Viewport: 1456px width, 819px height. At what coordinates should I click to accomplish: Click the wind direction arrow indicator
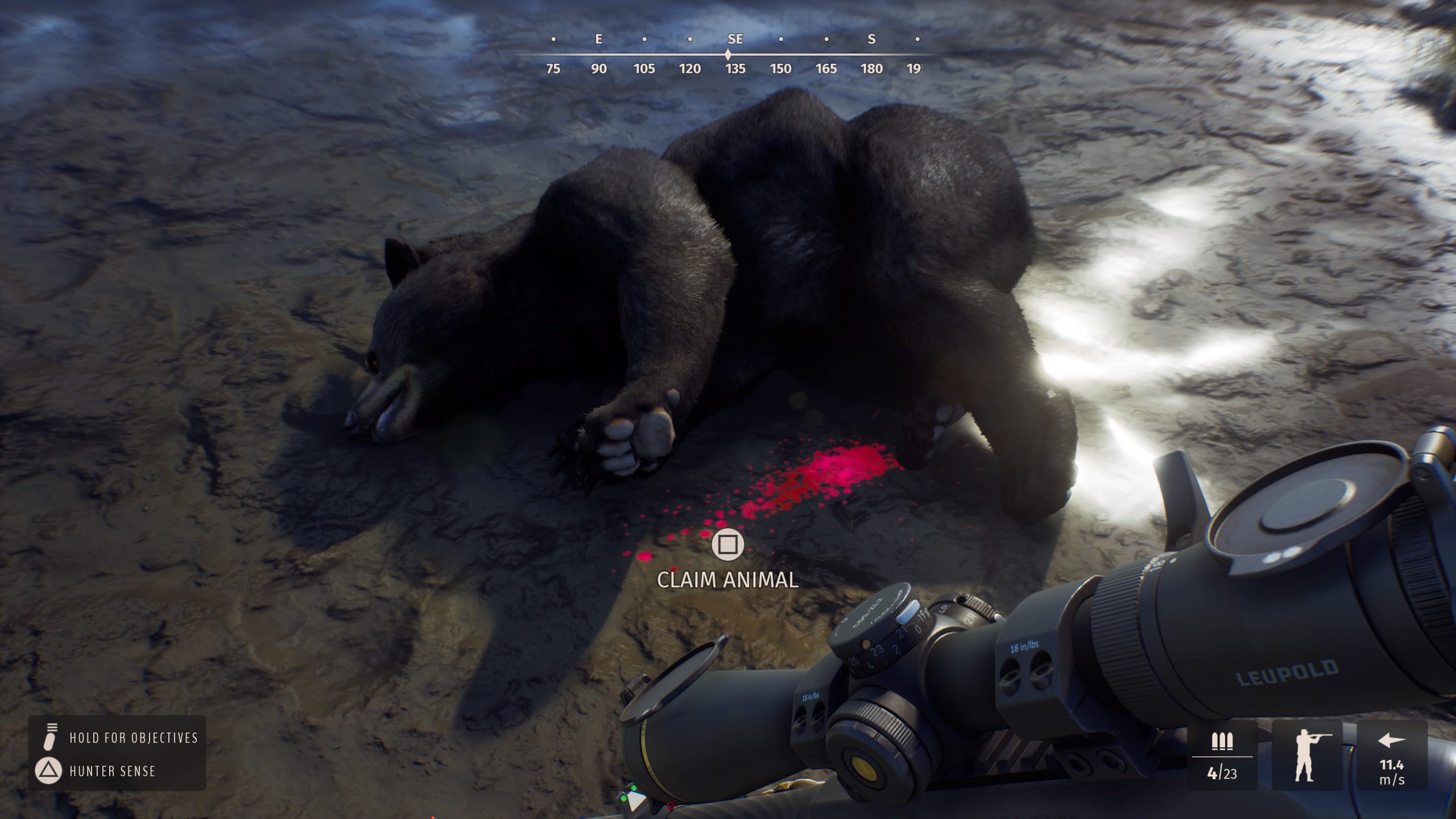(1391, 741)
